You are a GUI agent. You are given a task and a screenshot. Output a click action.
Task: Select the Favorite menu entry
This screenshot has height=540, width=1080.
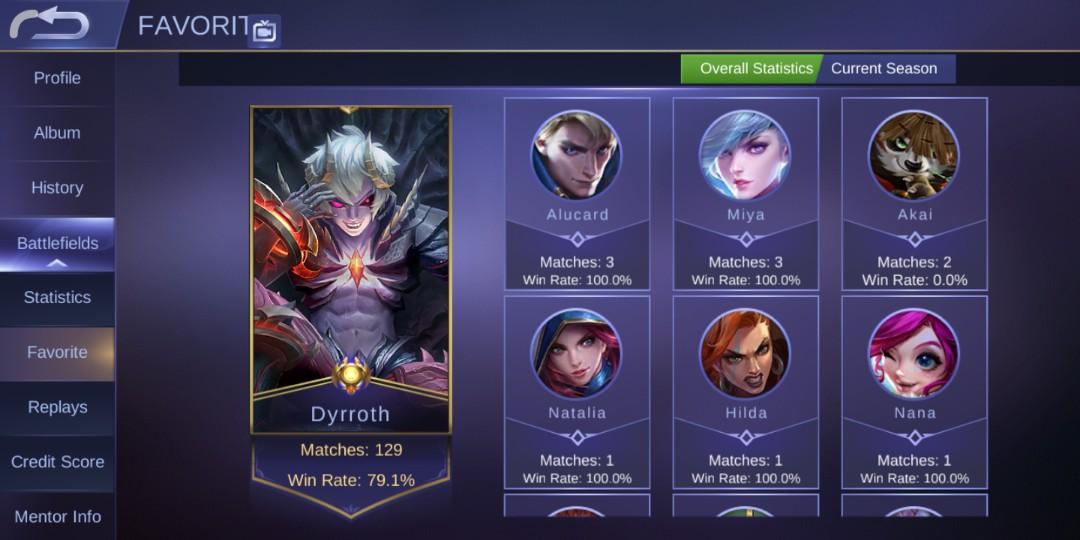click(x=57, y=353)
